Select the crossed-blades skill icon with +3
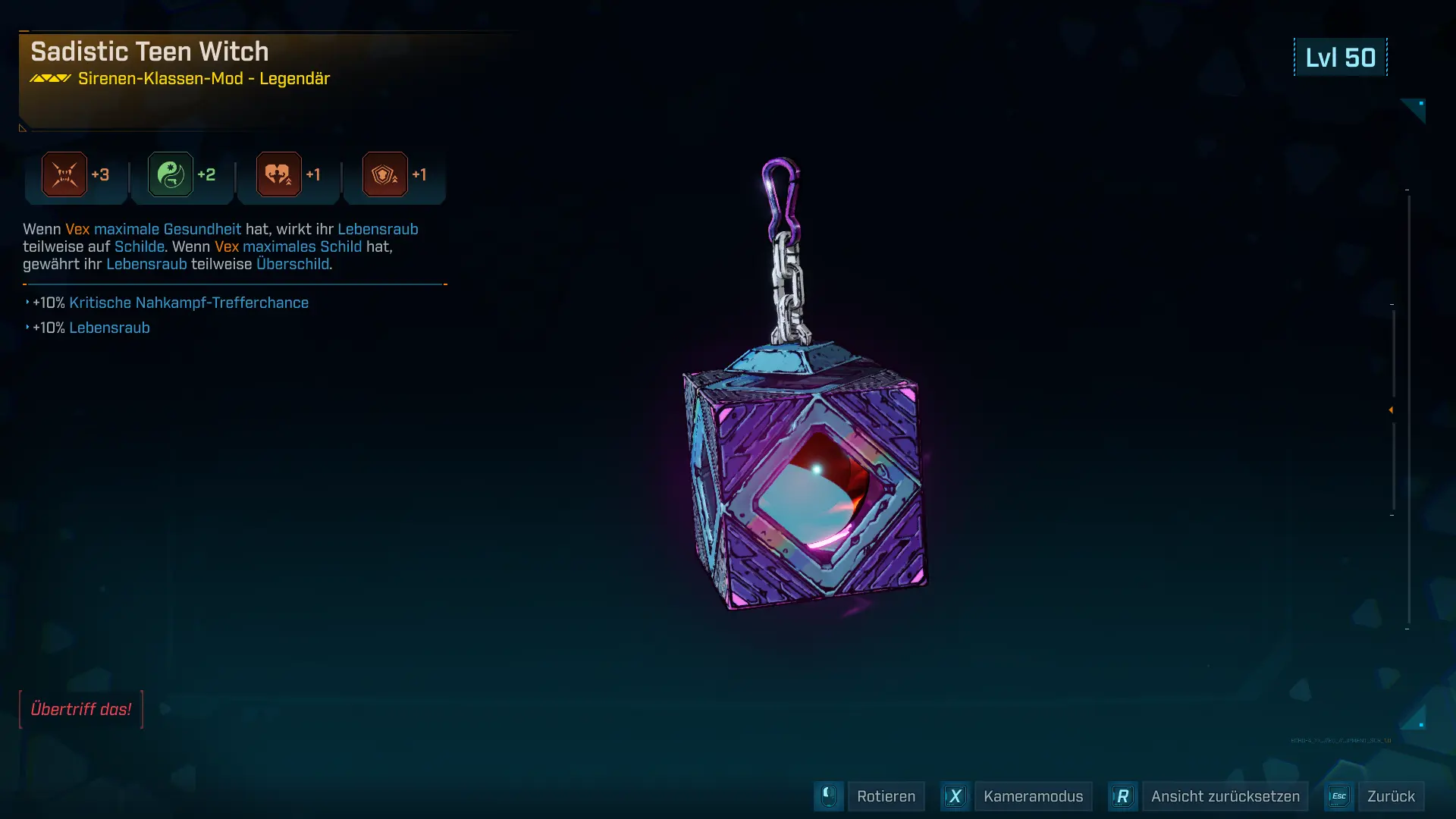This screenshot has height=819, width=1456. [x=64, y=174]
